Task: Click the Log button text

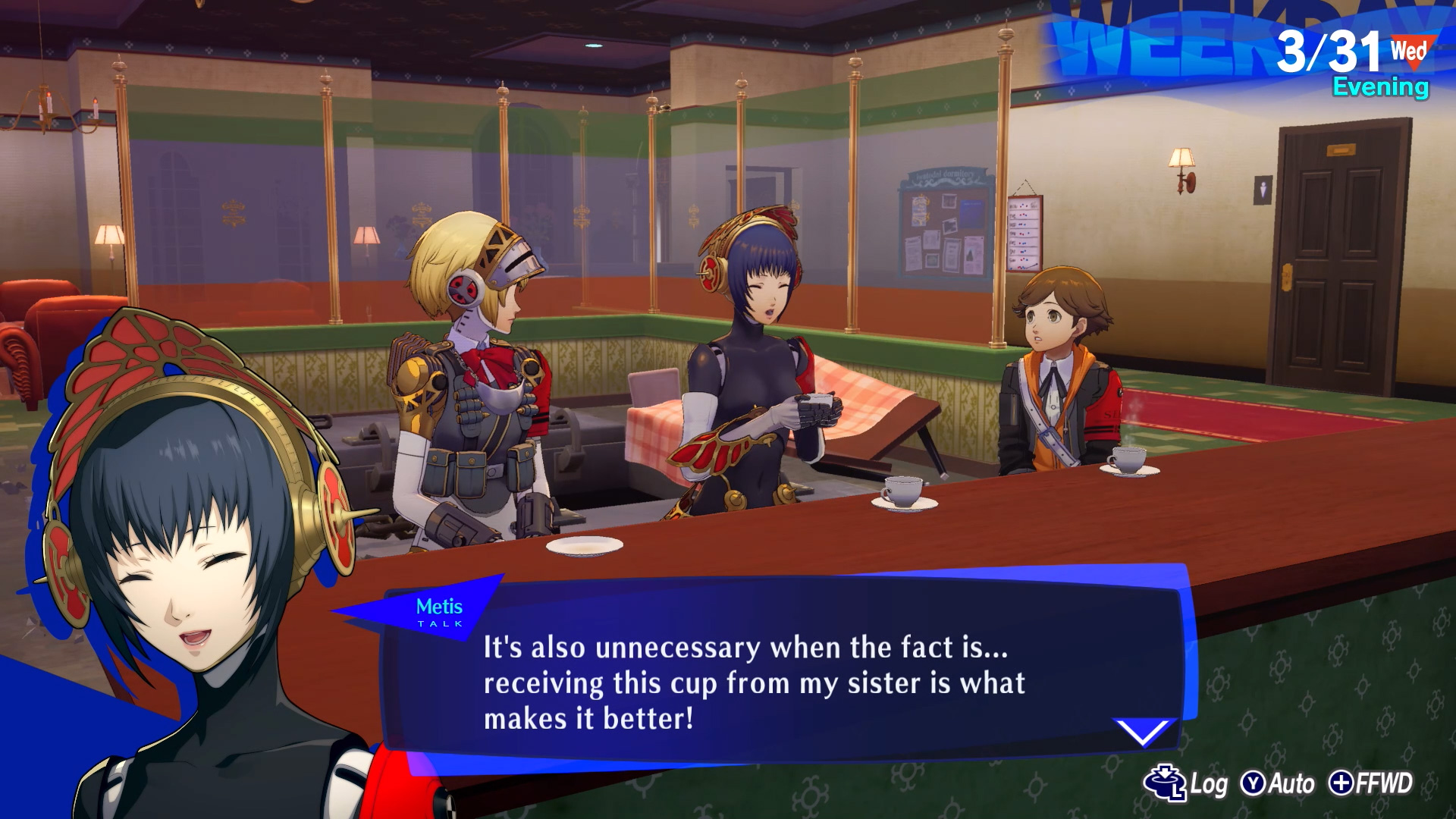Action: tap(1210, 781)
